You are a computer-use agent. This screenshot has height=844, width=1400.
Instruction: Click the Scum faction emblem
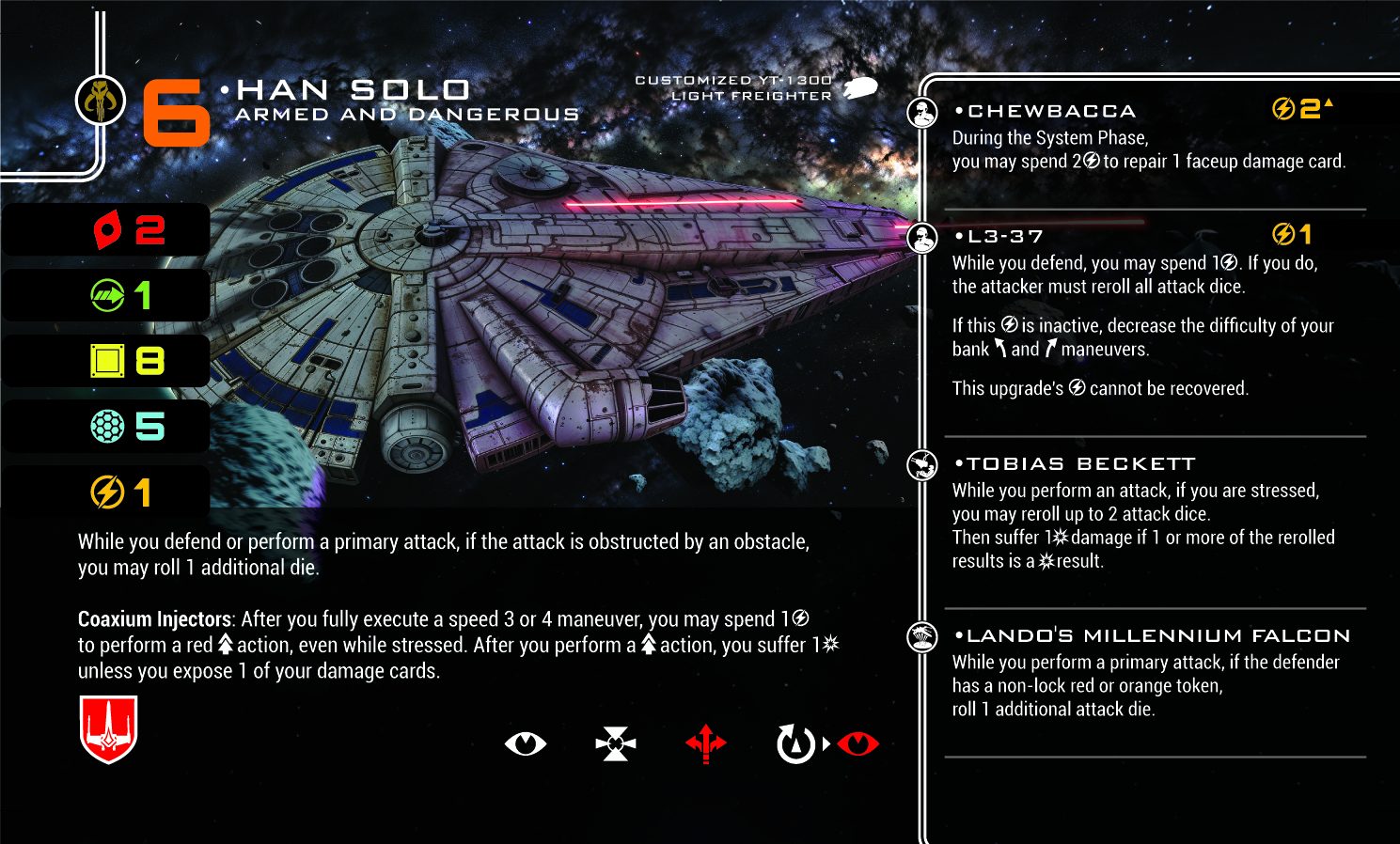(x=101, y=100)
